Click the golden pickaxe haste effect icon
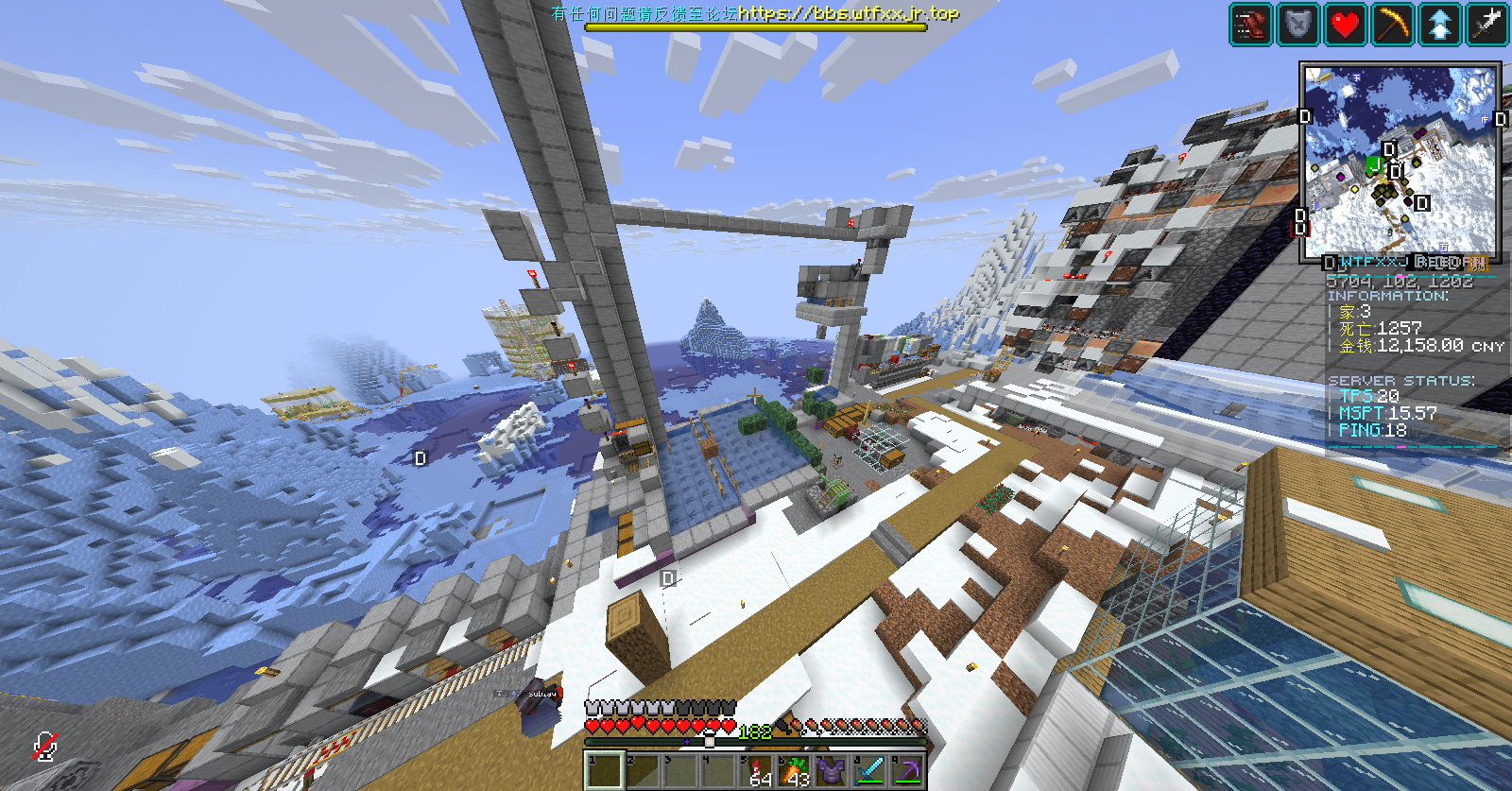The width and height of the screenshot is (1512, 791). click(1393, 25)
